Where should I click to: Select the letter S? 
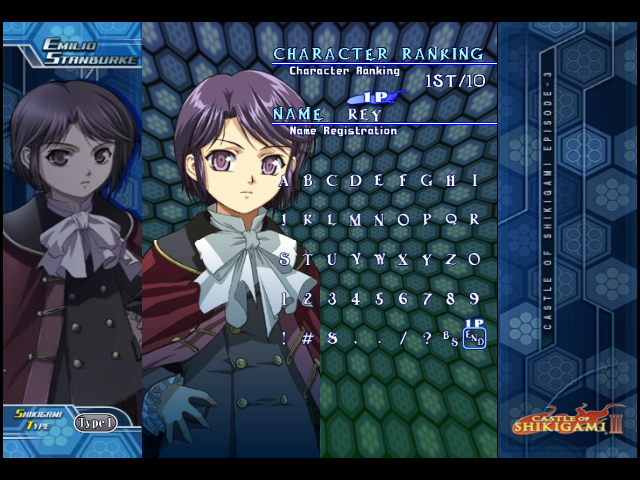click(284, 259)
